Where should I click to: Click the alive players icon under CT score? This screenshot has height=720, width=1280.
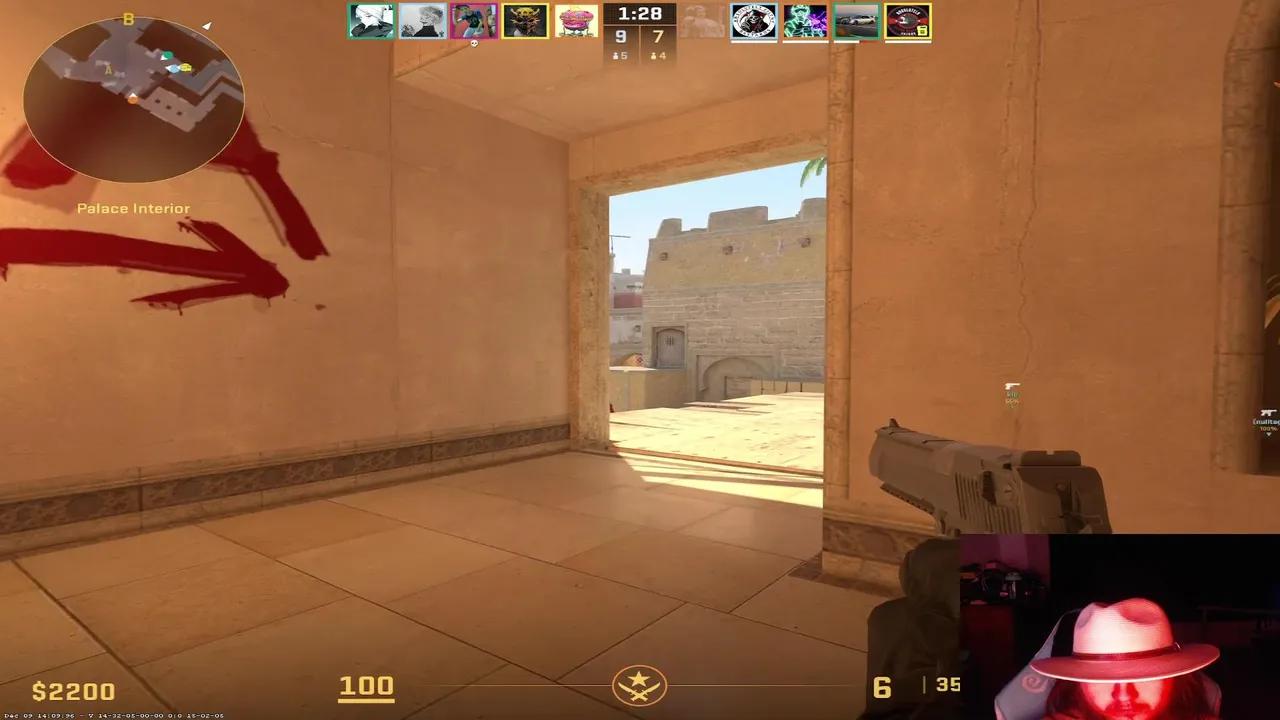[621, 56]
